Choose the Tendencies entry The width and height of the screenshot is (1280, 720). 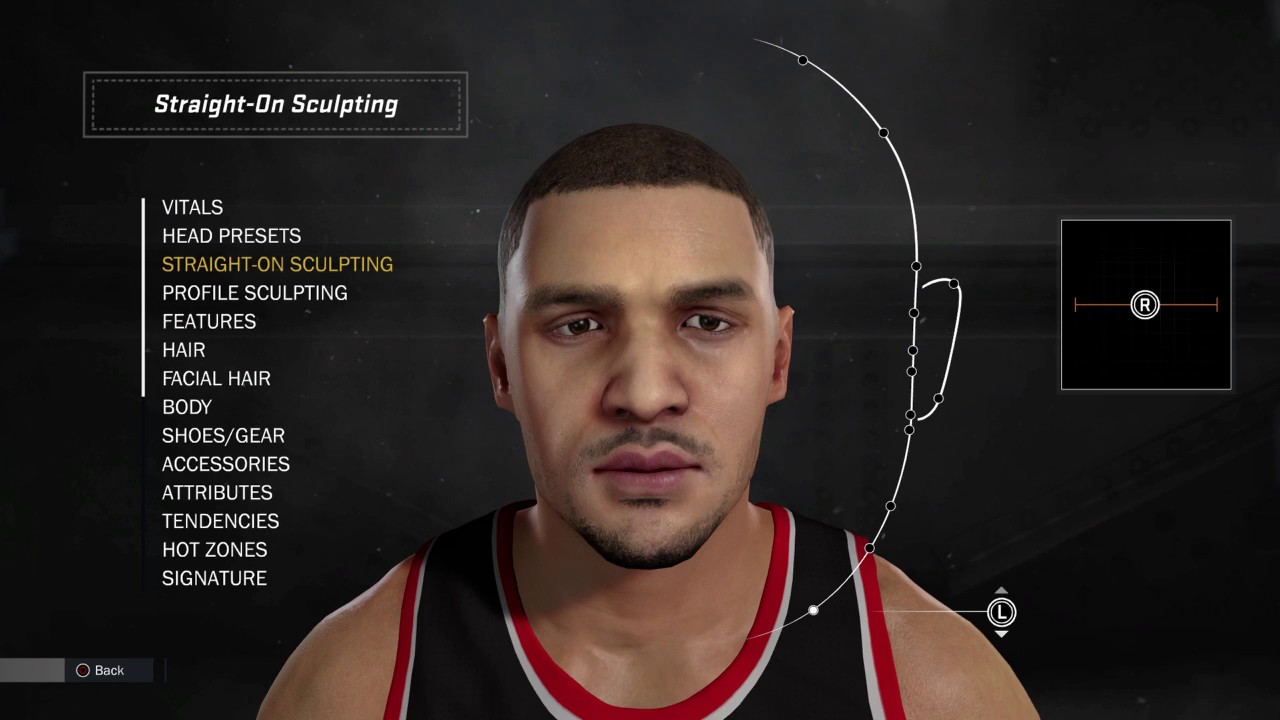tap(220, 521)
